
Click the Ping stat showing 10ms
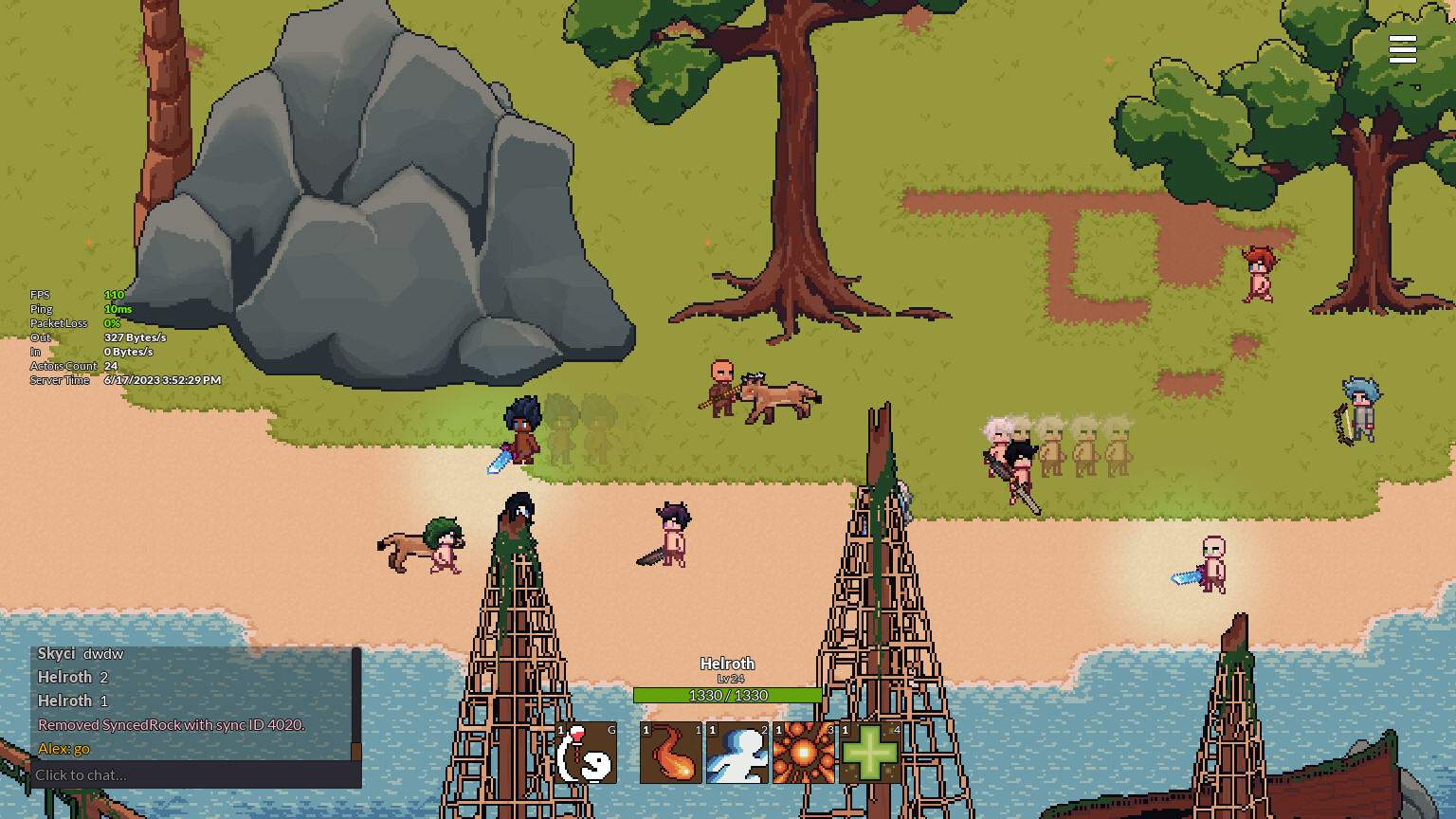point(118,309)
